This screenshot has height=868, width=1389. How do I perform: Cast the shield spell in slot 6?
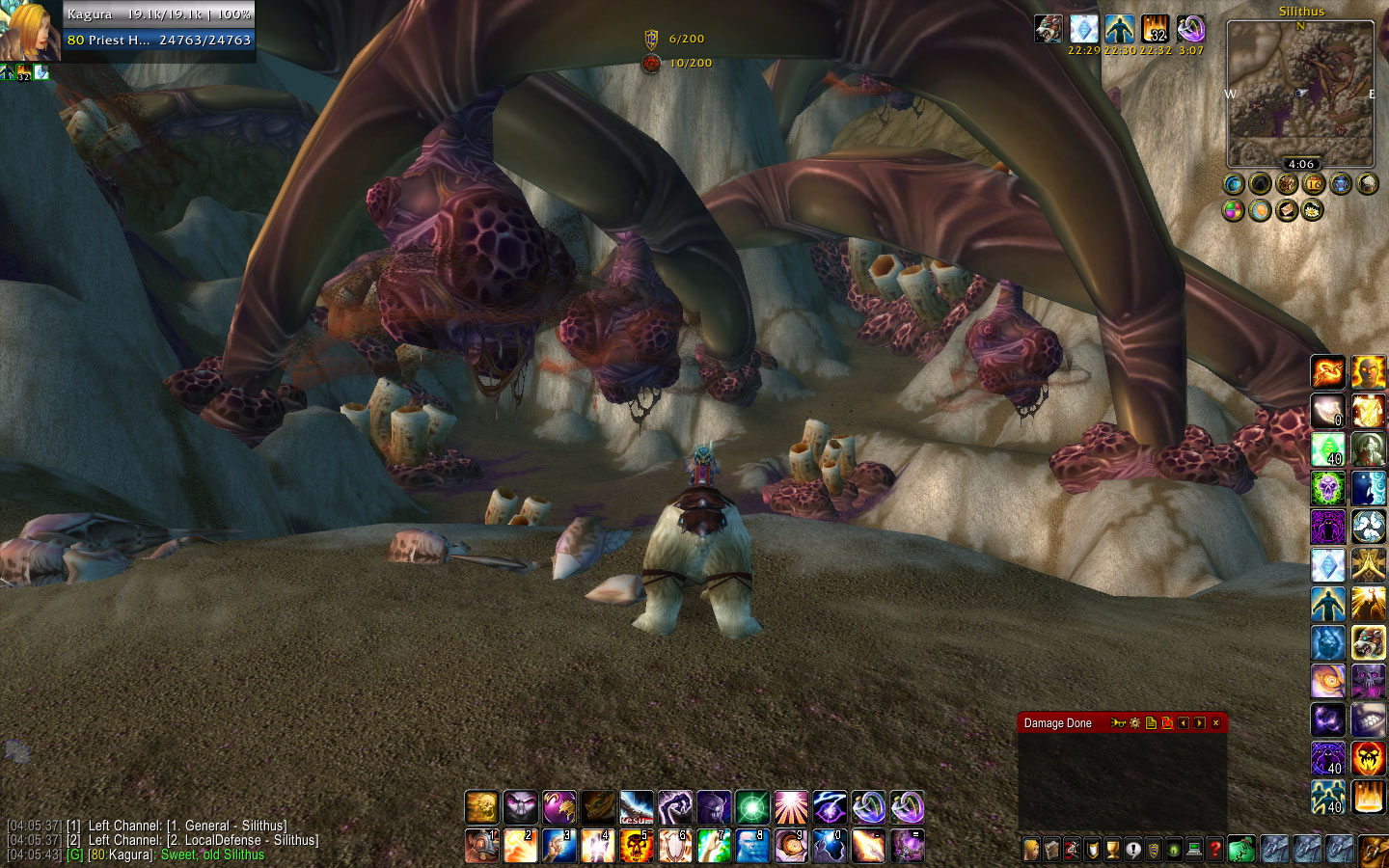click(675, 846)
